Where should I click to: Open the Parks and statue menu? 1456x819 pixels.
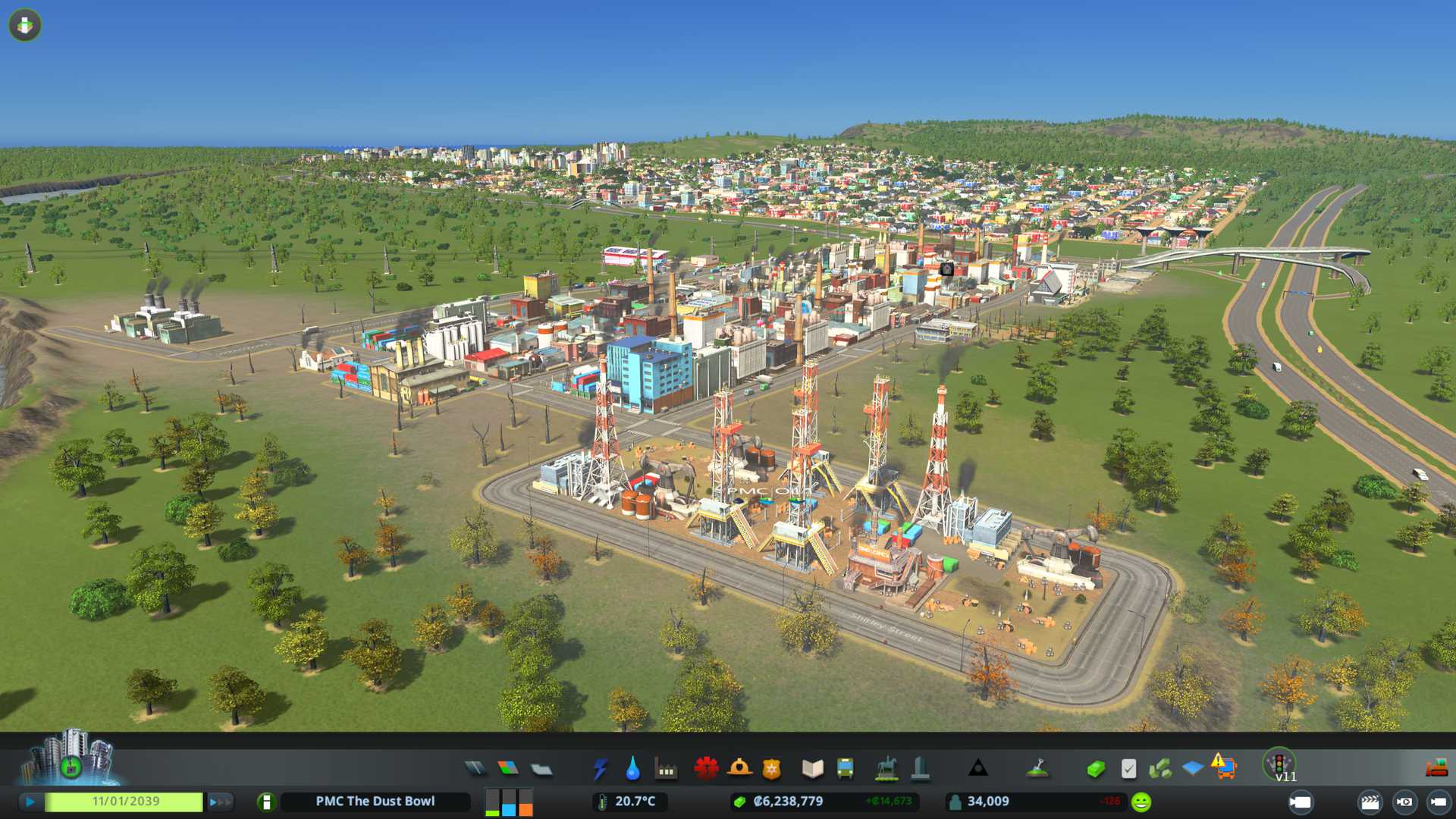click(x=886, y=769)
